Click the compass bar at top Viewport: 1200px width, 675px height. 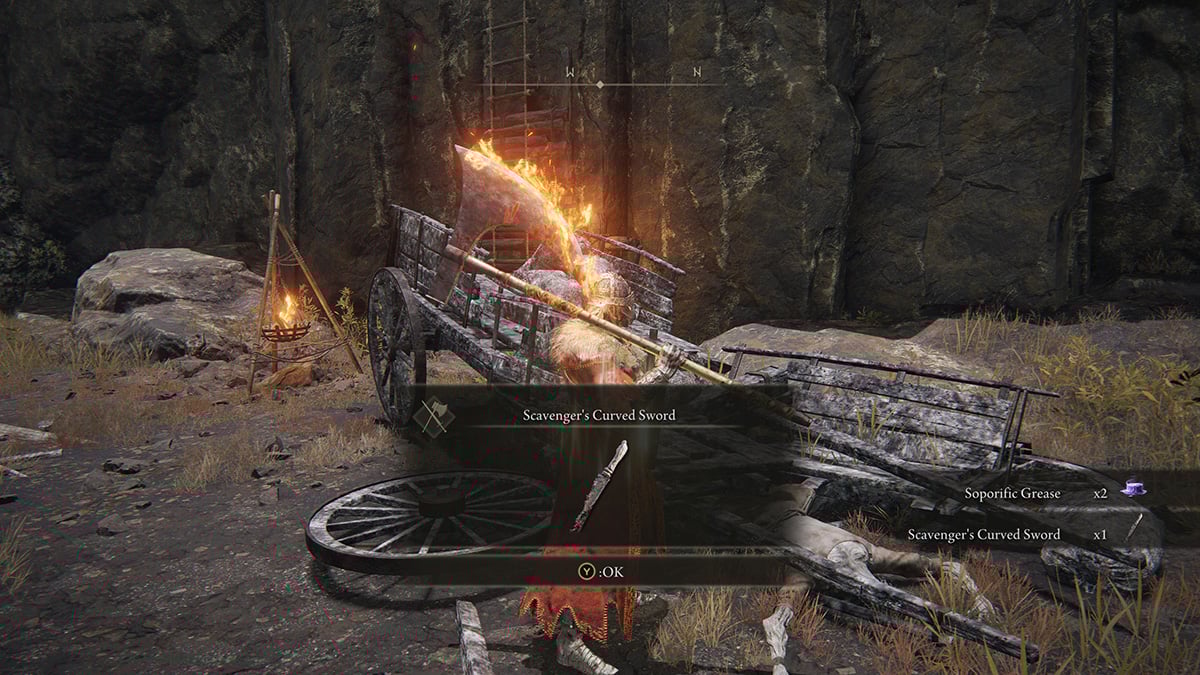[x=600, y=84]
